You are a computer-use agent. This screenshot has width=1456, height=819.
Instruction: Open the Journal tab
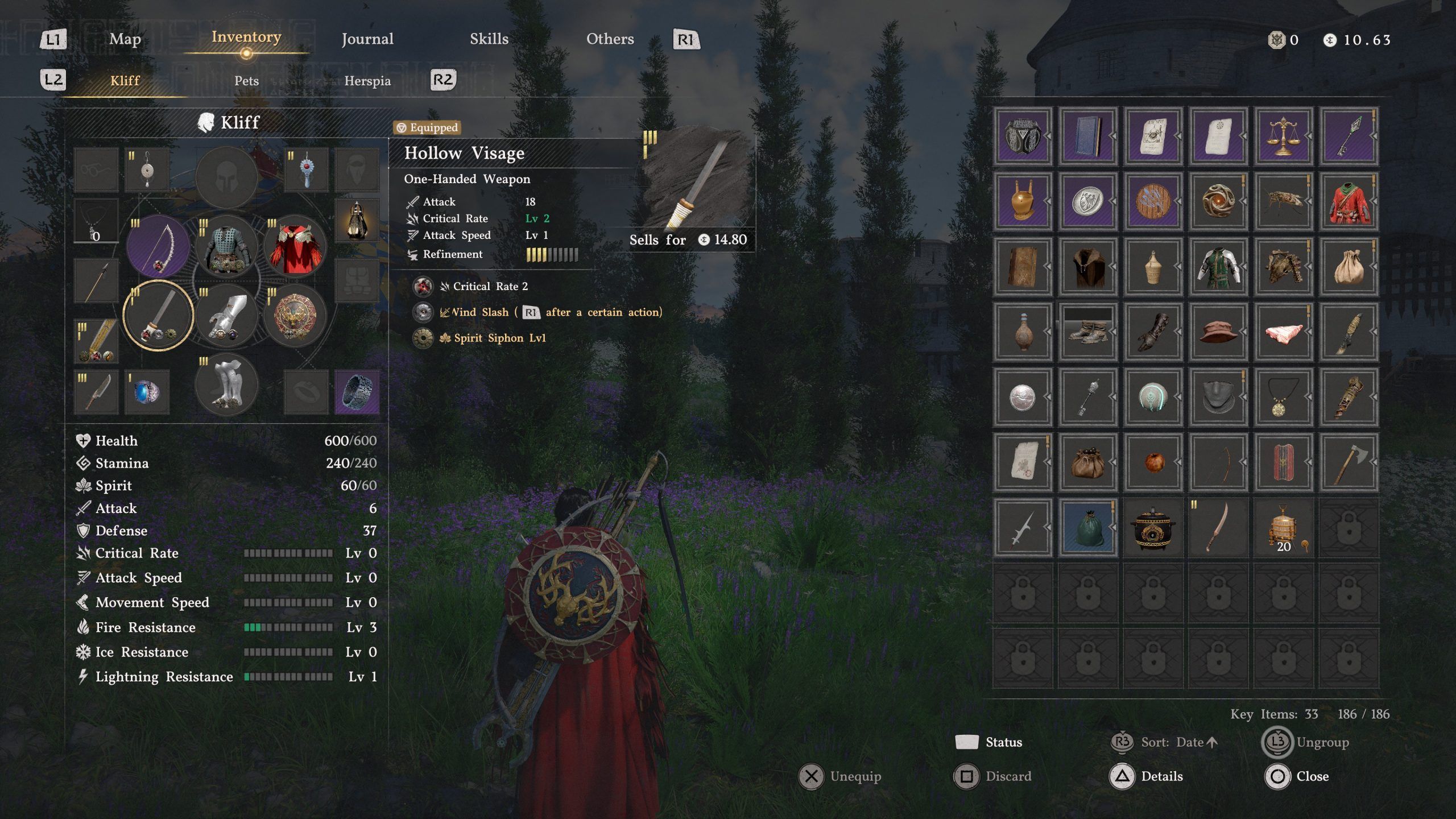(x=367, y=39)
